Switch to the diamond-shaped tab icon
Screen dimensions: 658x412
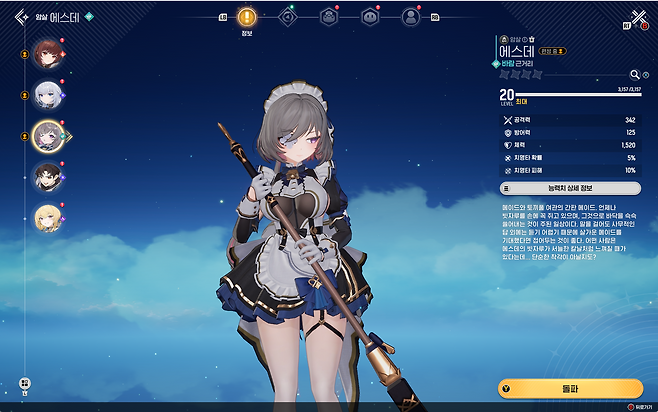pyautogui.click(x=287, y=17)
